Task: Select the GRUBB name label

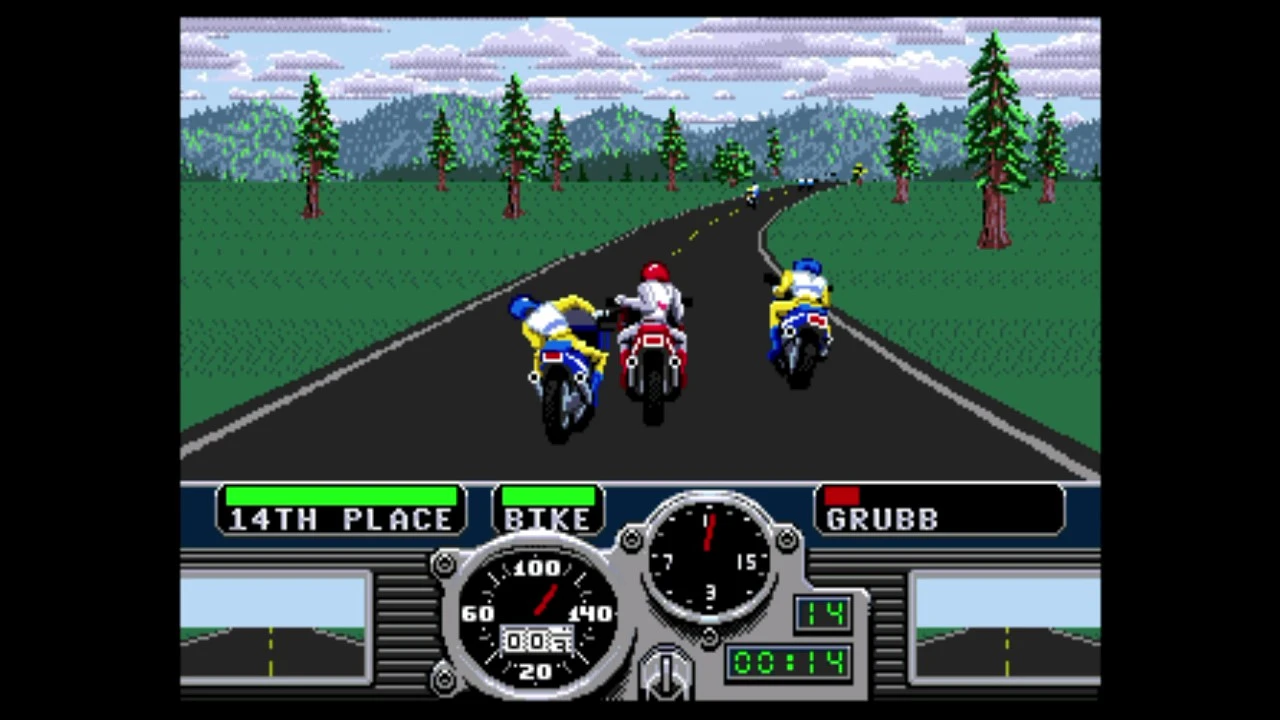Action: coord(882,519)
